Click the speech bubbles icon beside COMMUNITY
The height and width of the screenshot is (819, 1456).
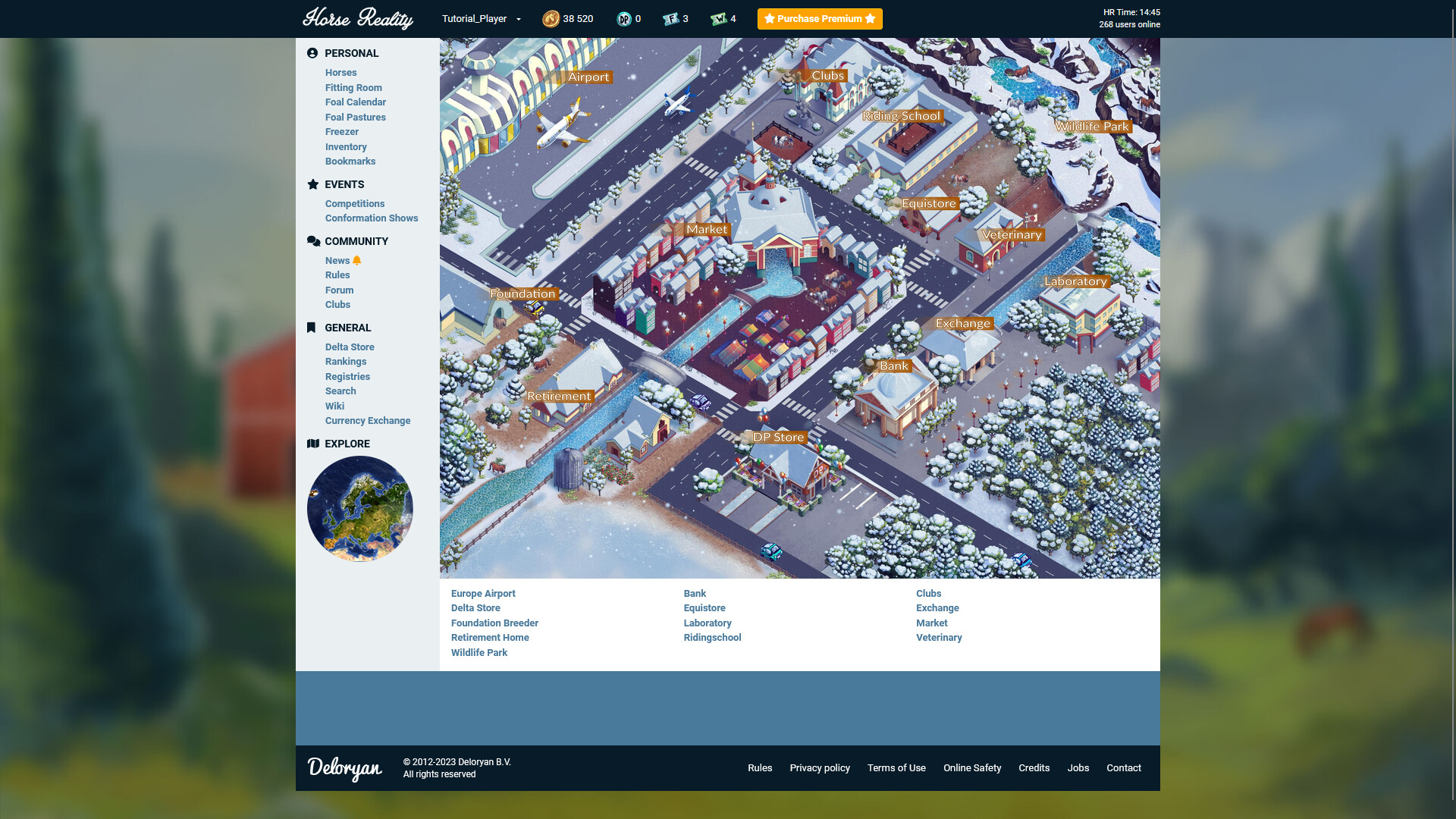coord(312,240)
